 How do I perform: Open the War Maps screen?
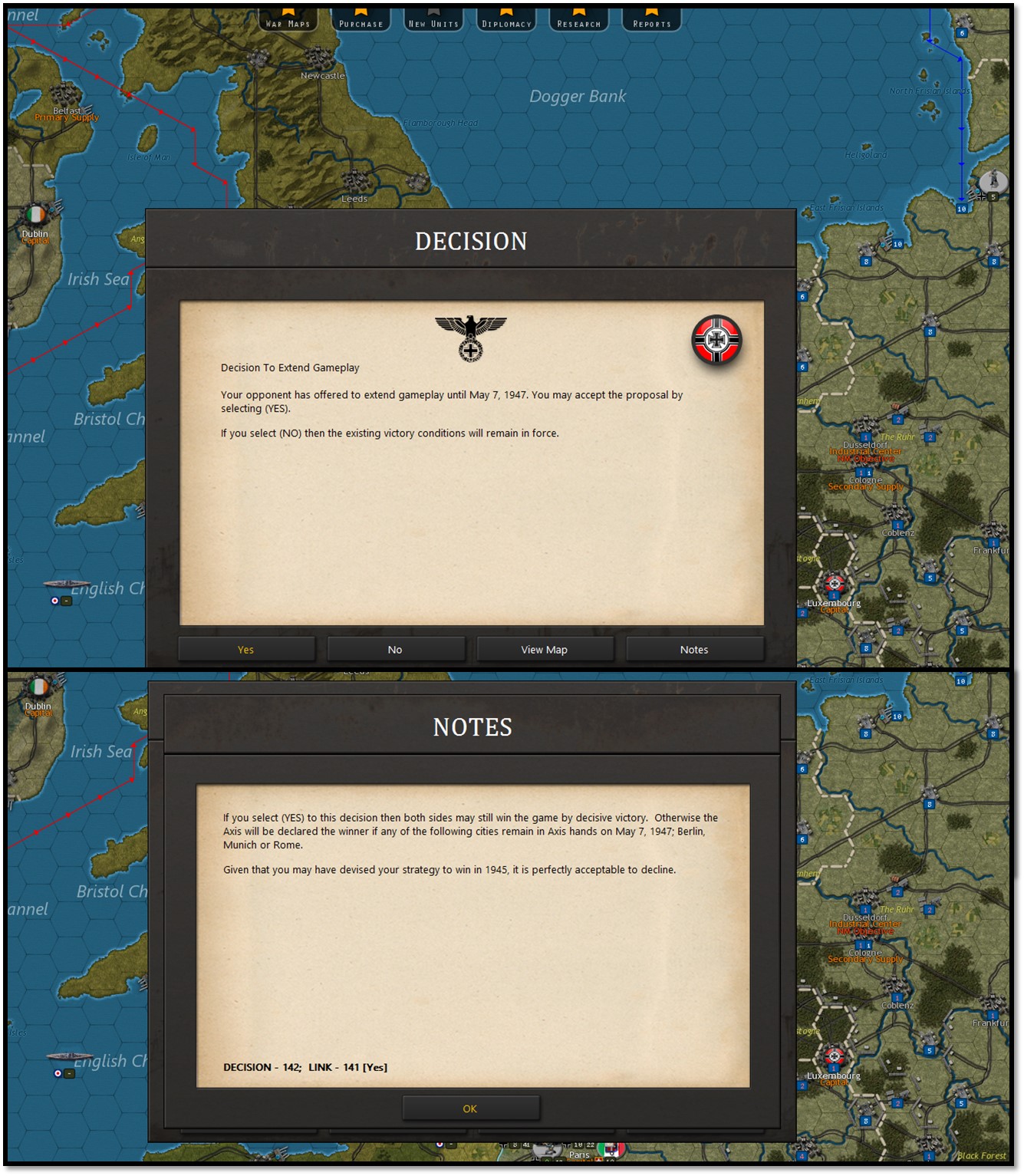pyautogui.click(x=288, y=22)
